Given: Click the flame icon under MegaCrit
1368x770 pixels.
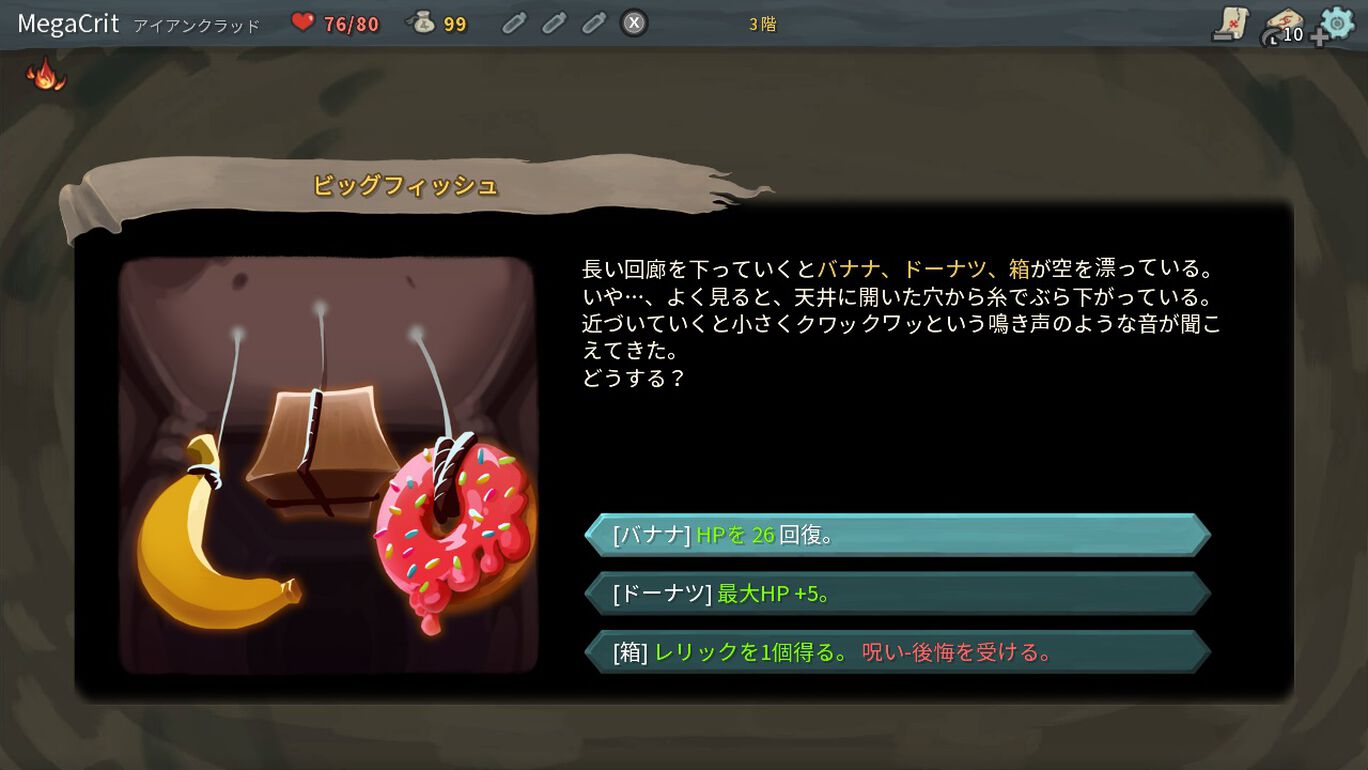Looking at the screenshot, I should 45,75.
